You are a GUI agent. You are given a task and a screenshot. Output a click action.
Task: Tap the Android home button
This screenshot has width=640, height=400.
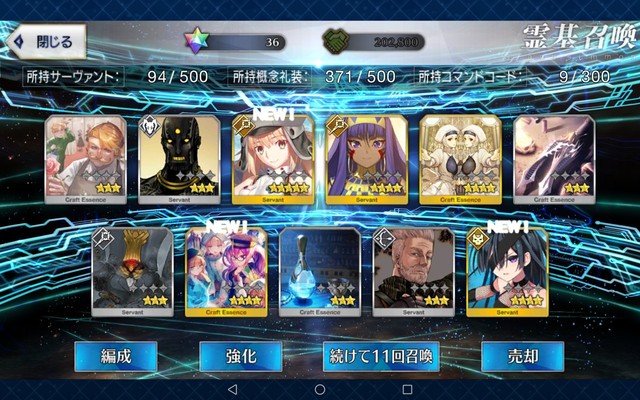(320, 388)
